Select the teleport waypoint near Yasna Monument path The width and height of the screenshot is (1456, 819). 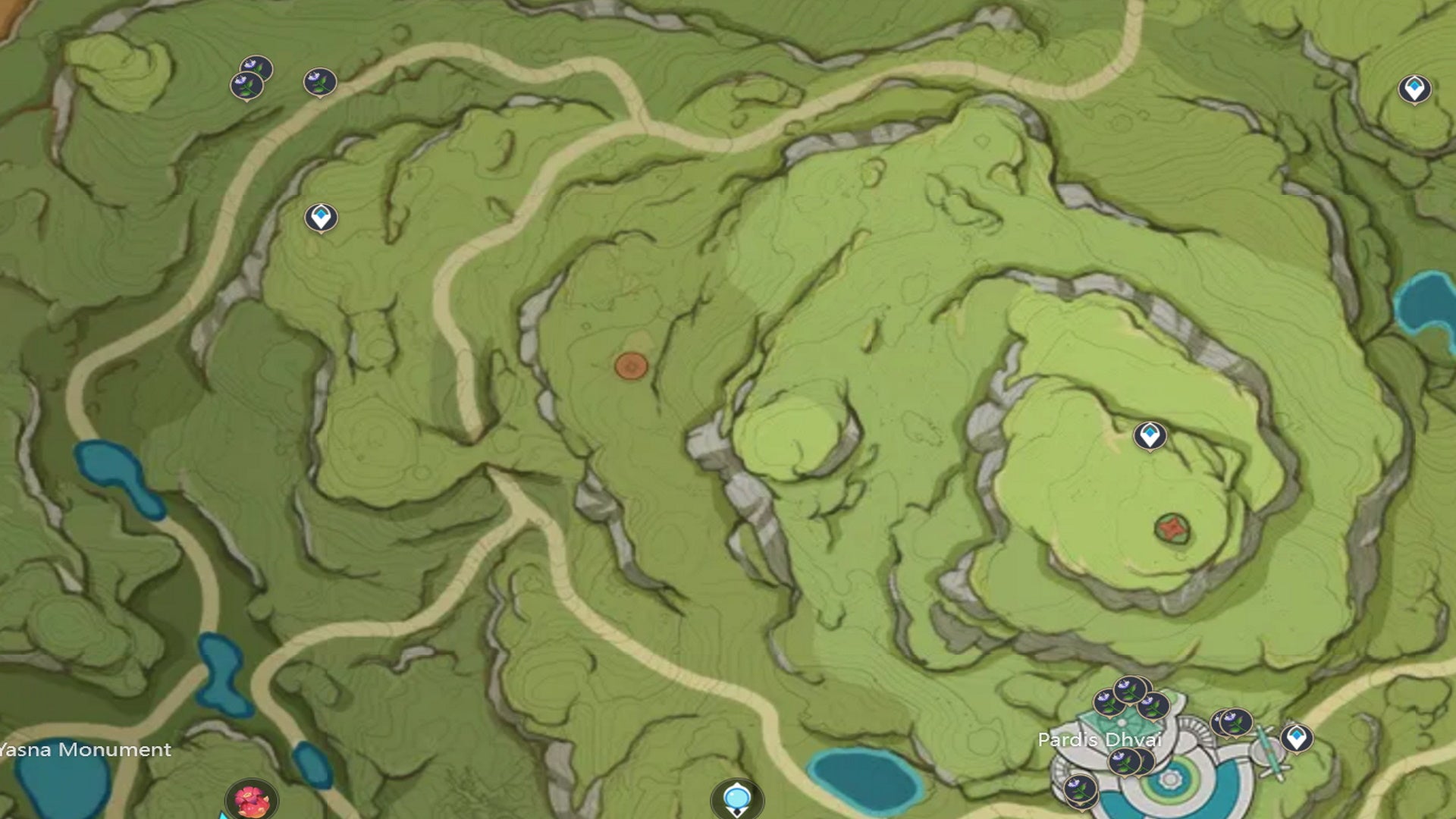[322, 215]
